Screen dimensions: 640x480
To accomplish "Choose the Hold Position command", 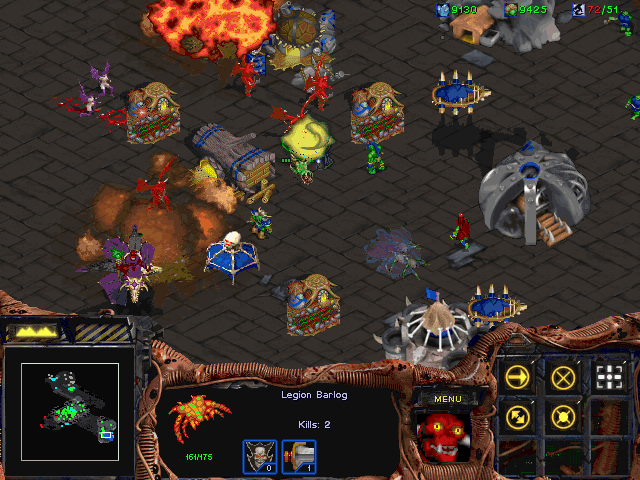I will coord(564,415).
